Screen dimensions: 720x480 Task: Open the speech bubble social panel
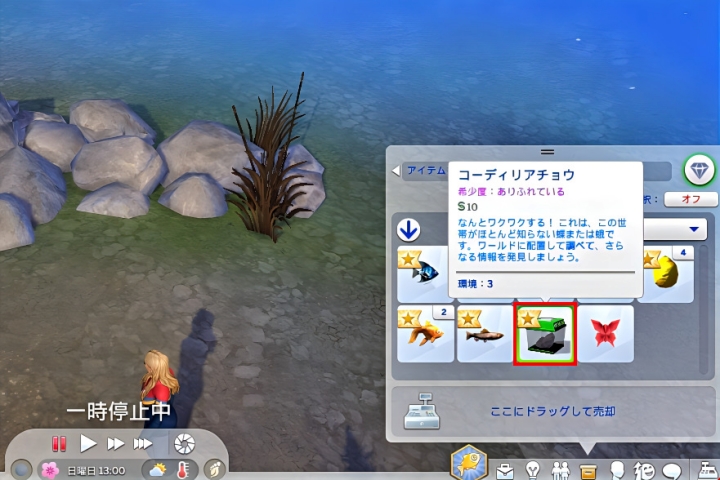coord(673,469)
